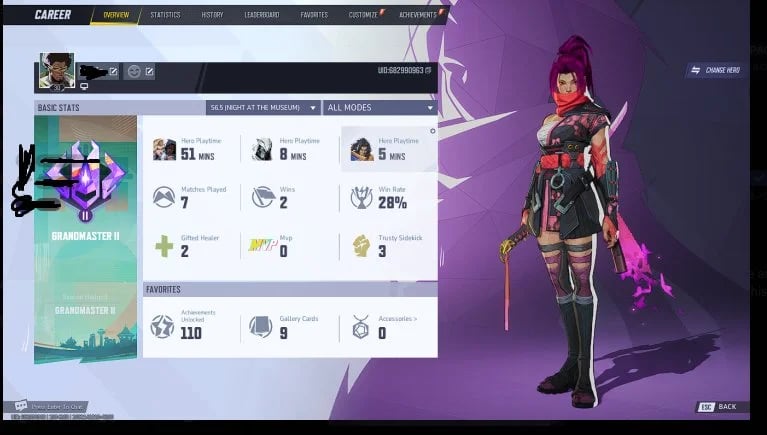Click the Change Hero button
The height and width of the screenshot is (435, 767).
pos(715,70)
